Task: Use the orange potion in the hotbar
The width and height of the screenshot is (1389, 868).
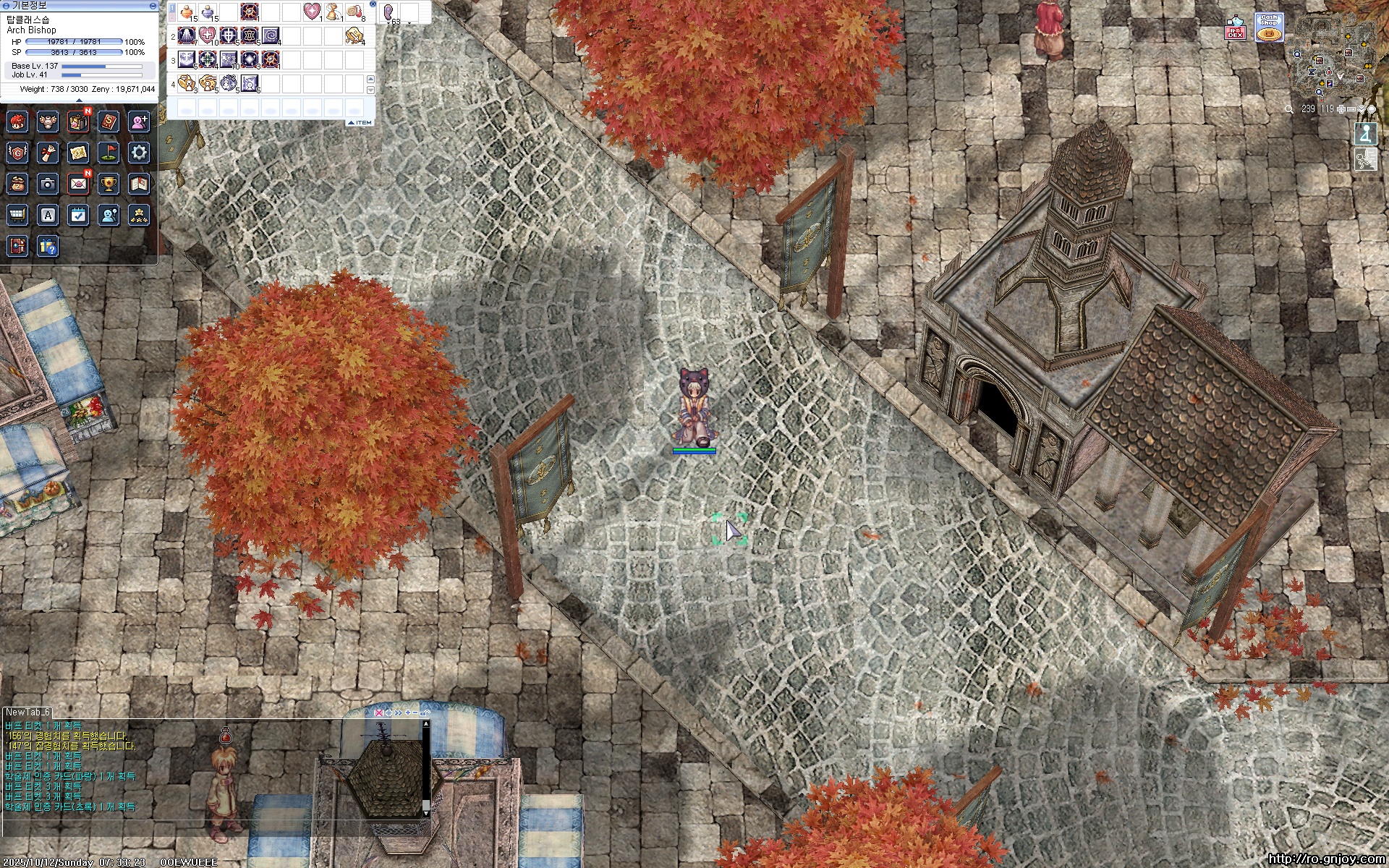Action: [187, 12]
